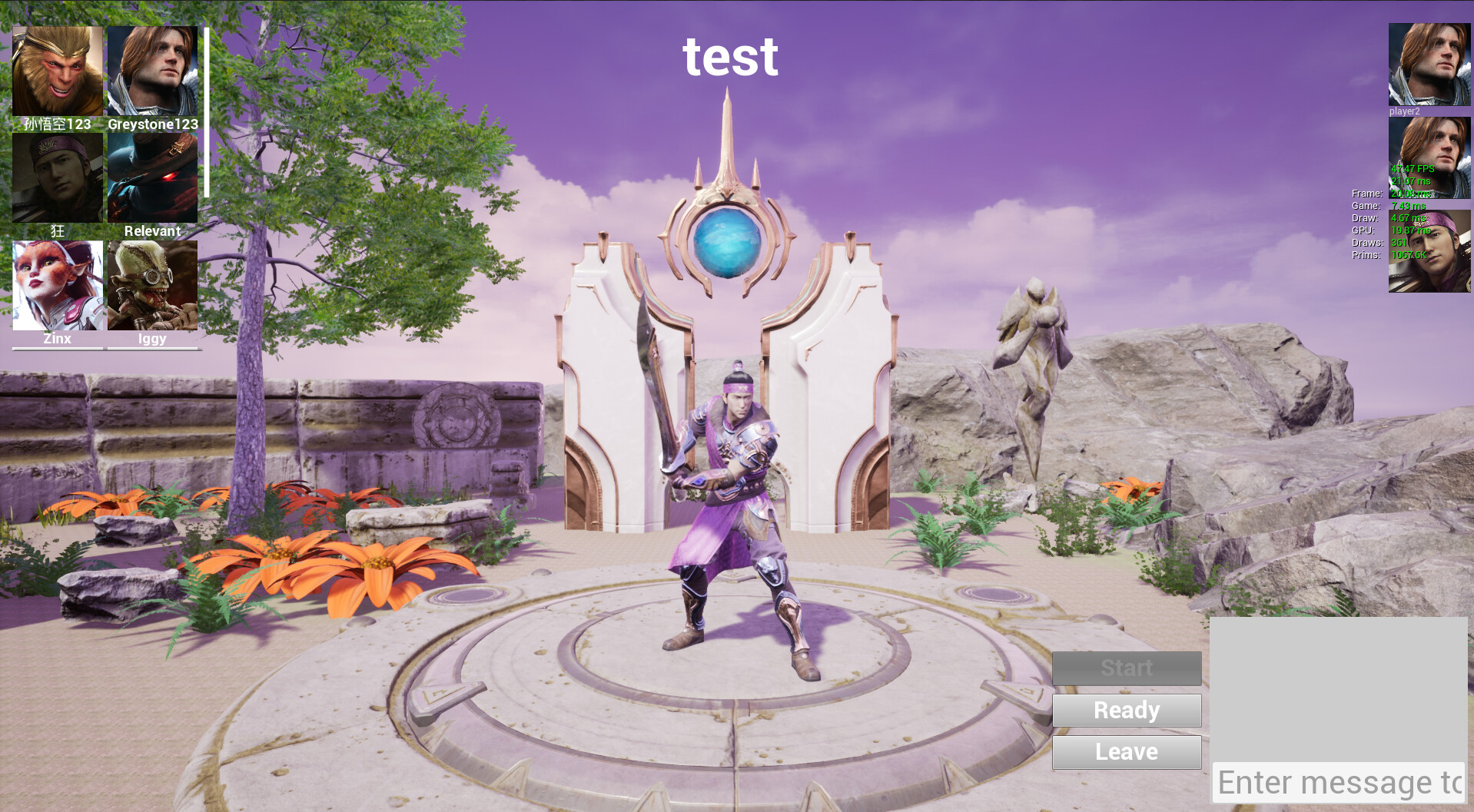
Task: Click player2's avatar in the top right
Action: pyautogui.click(x=1429, y=65)
